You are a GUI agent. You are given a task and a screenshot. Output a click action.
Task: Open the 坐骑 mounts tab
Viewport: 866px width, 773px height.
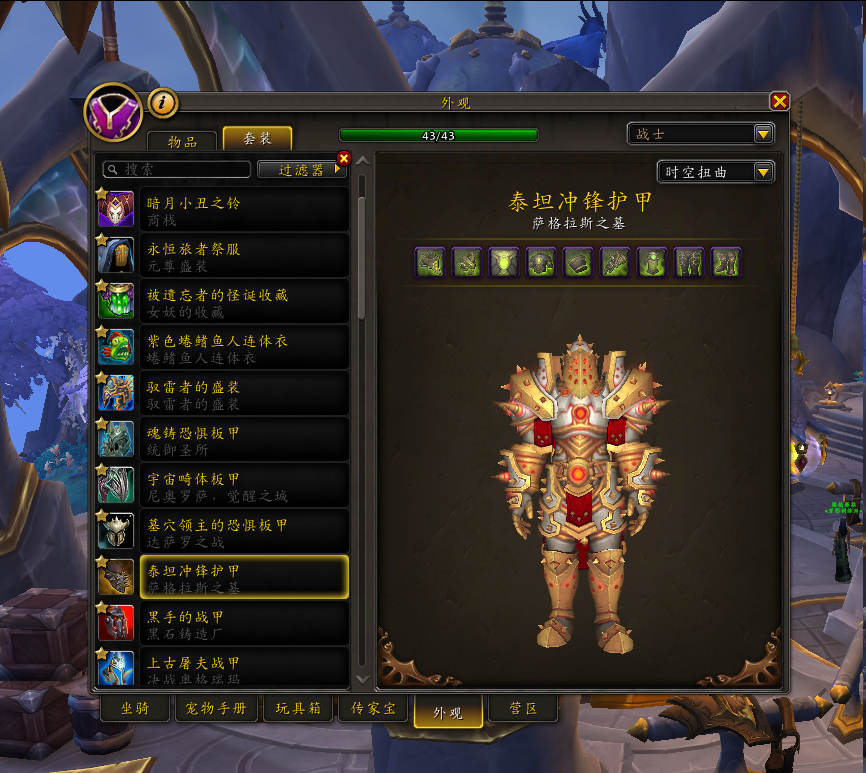(135, 709)
